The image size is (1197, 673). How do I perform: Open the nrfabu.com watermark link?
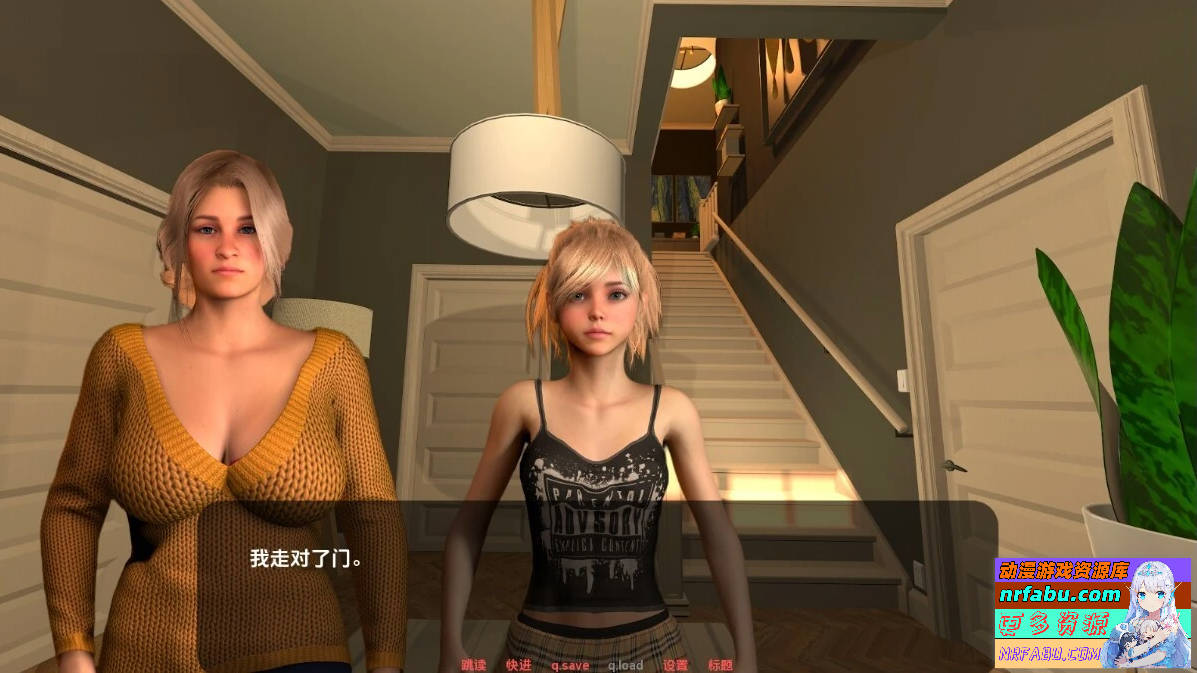(1060, 595)
